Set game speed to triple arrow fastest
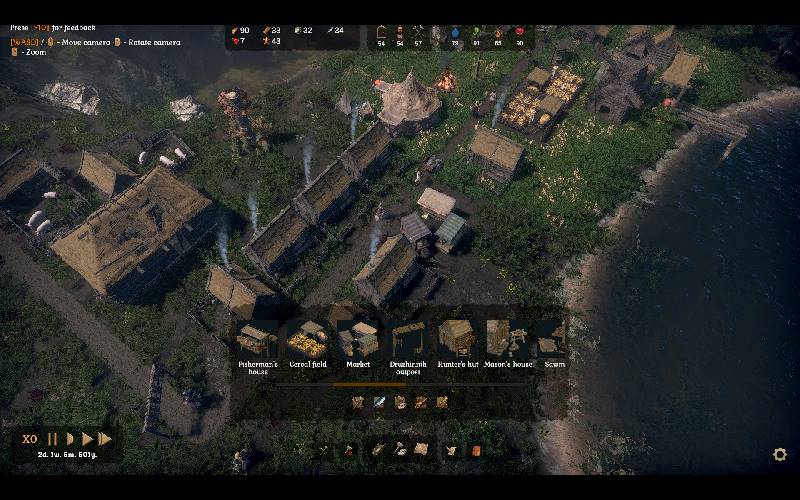Screen dimensions: 800x500 [x=105, y=439]
